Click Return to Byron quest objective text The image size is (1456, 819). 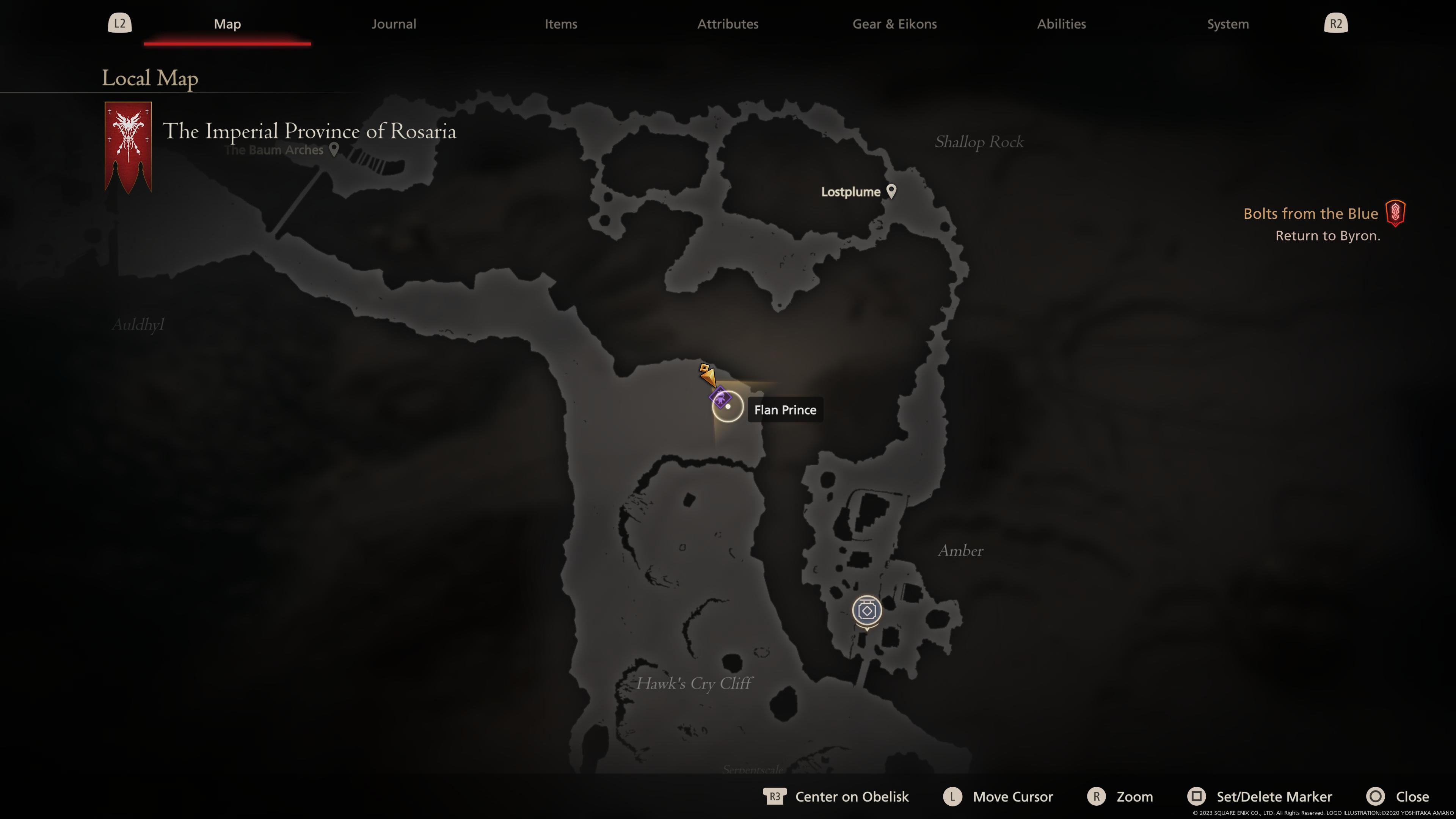coord(1328,236)
